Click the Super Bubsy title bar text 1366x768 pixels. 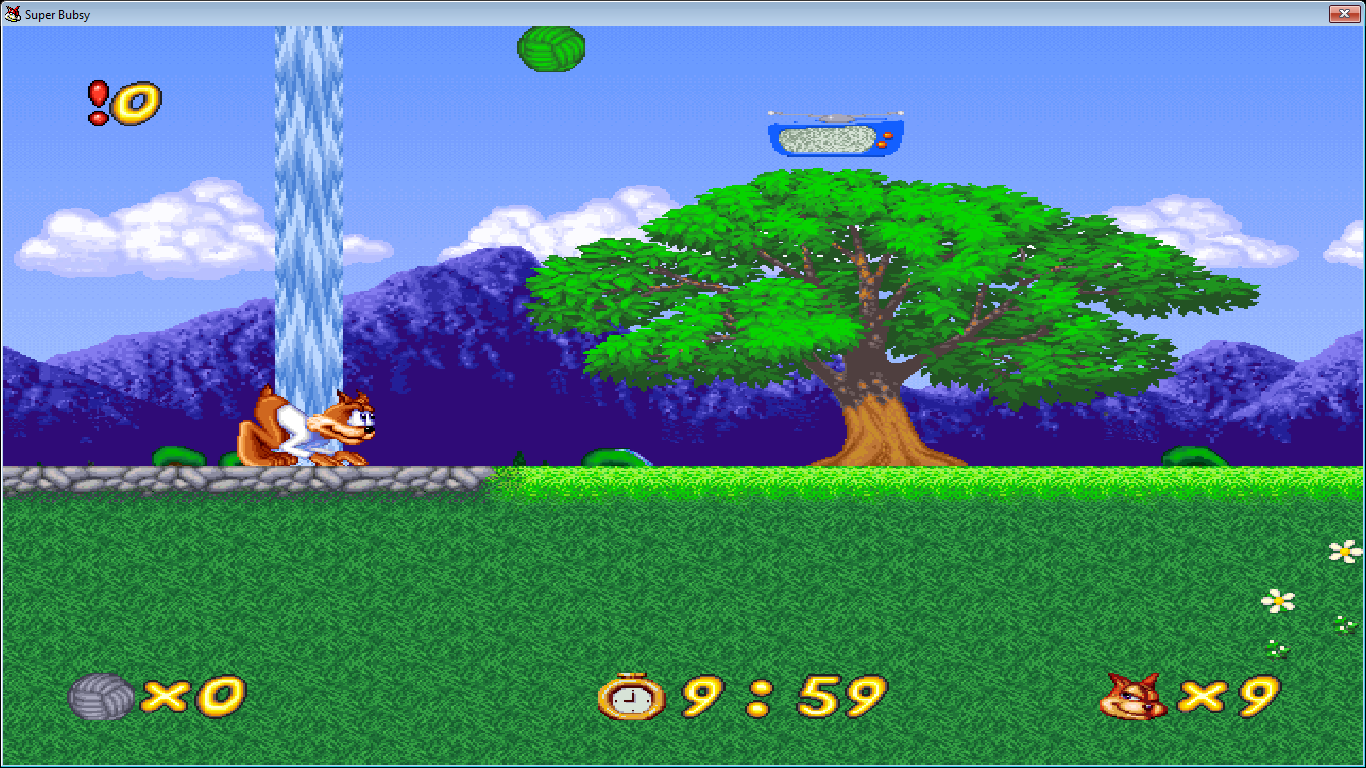(x=58, y=13)
